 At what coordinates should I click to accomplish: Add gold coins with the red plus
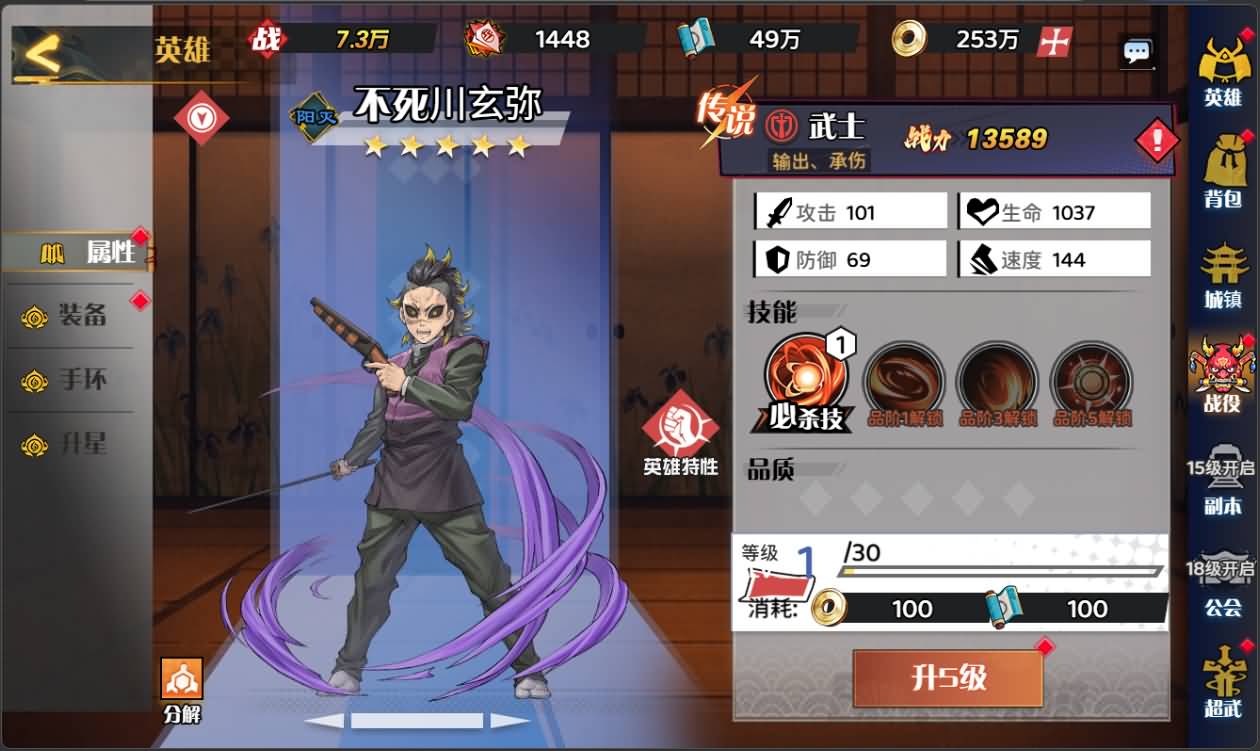[x=1054, y=41]
